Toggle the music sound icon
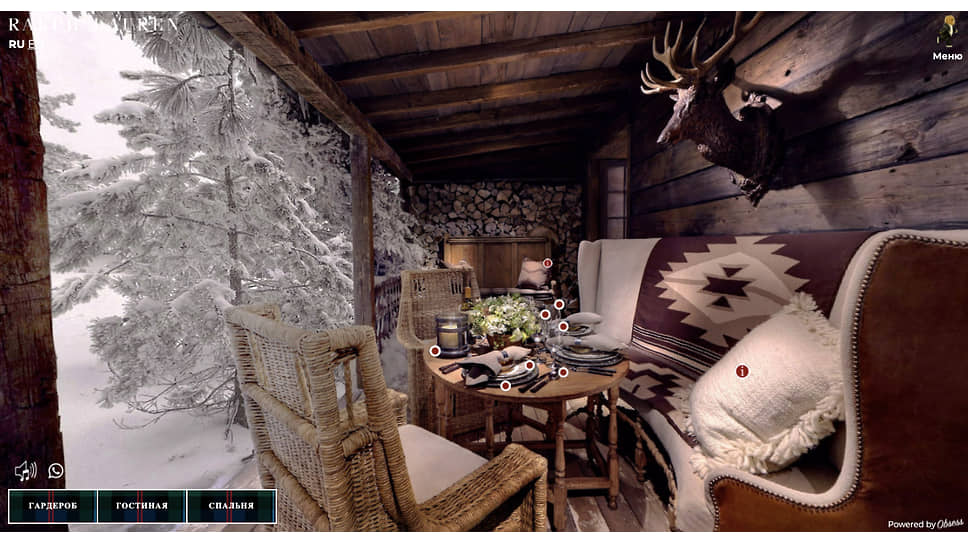968x544 pixels. click(25, 470)
